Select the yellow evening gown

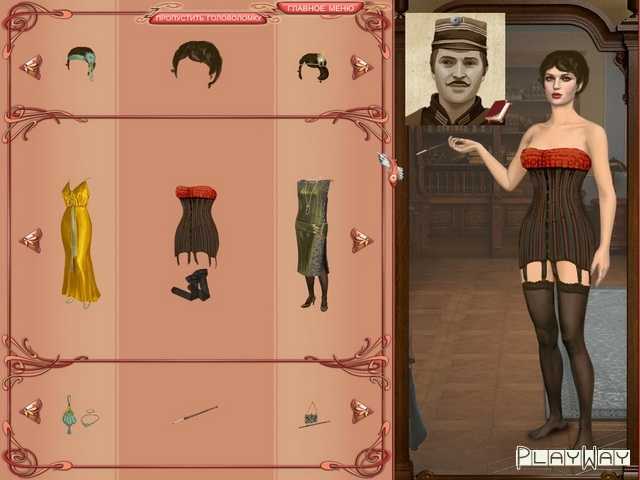(x=80, y=241)
